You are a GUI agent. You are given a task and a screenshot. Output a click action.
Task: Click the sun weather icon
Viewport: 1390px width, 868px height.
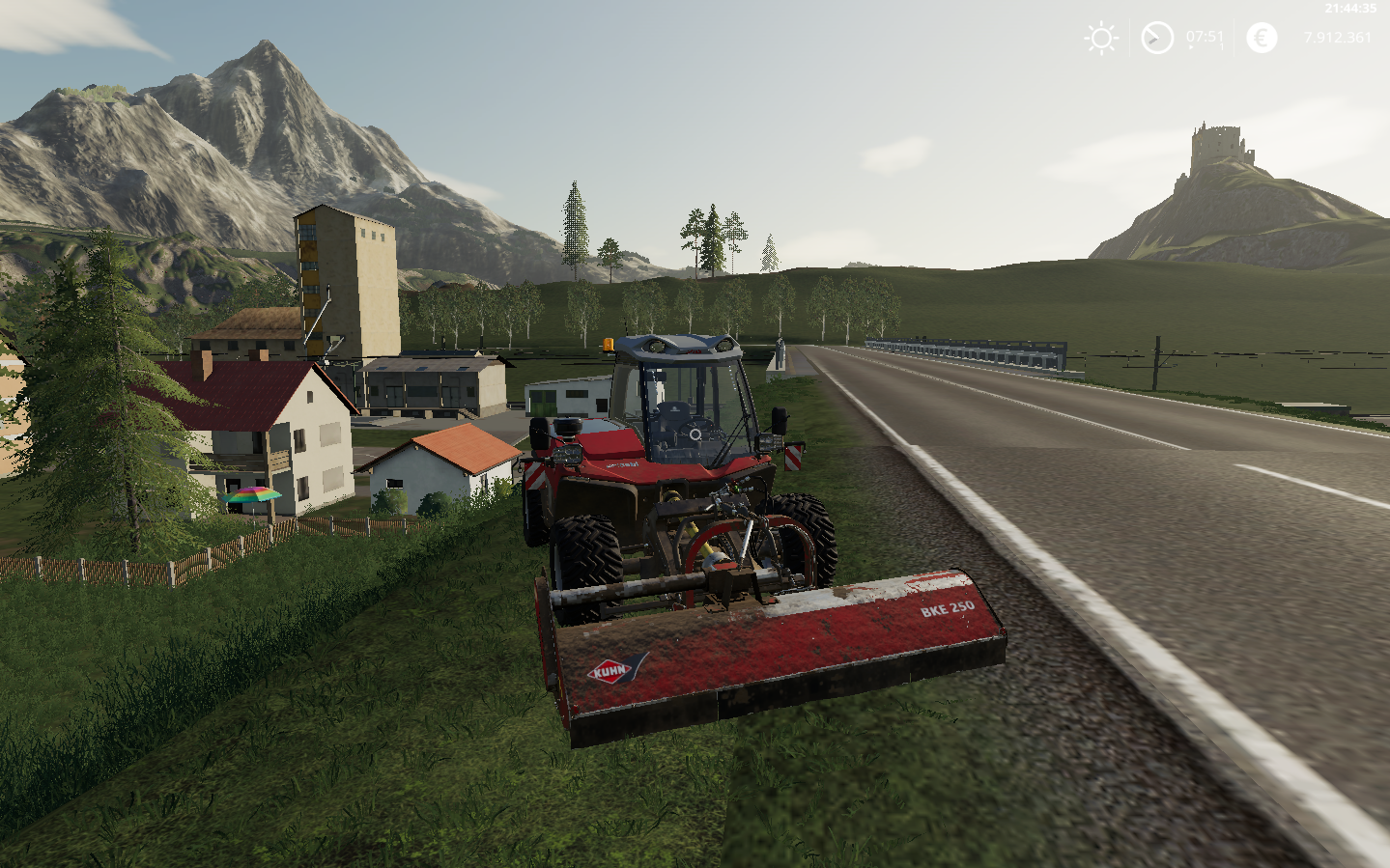click(1101, 39)
